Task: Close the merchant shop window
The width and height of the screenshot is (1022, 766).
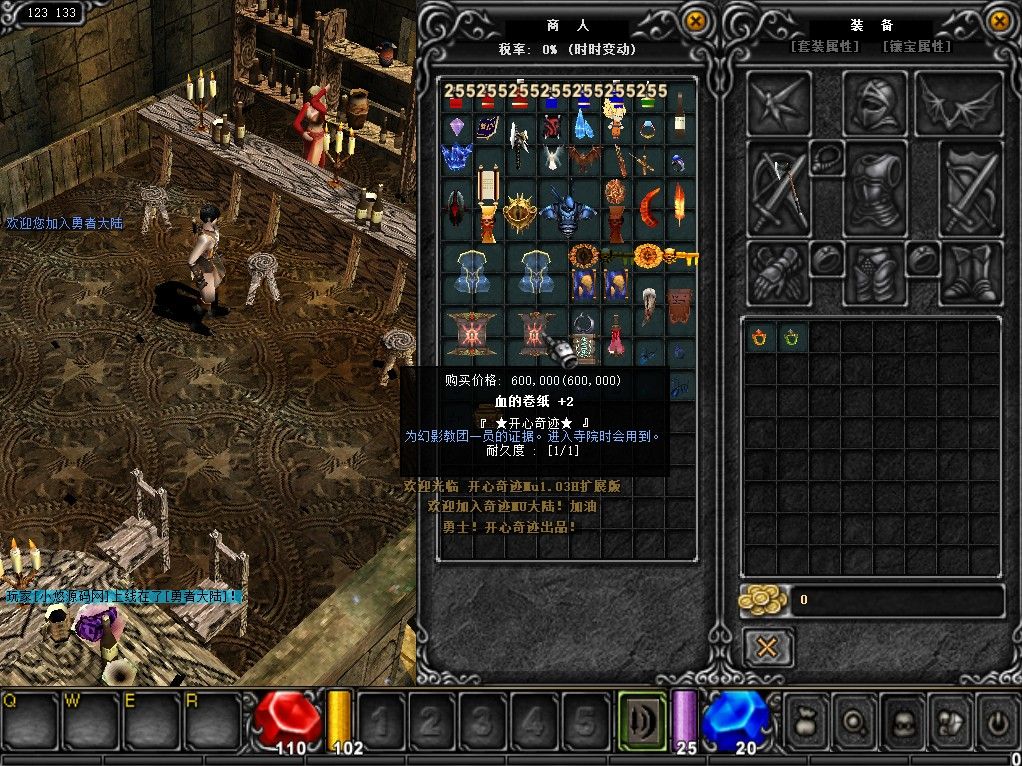Action: [696, 21]
